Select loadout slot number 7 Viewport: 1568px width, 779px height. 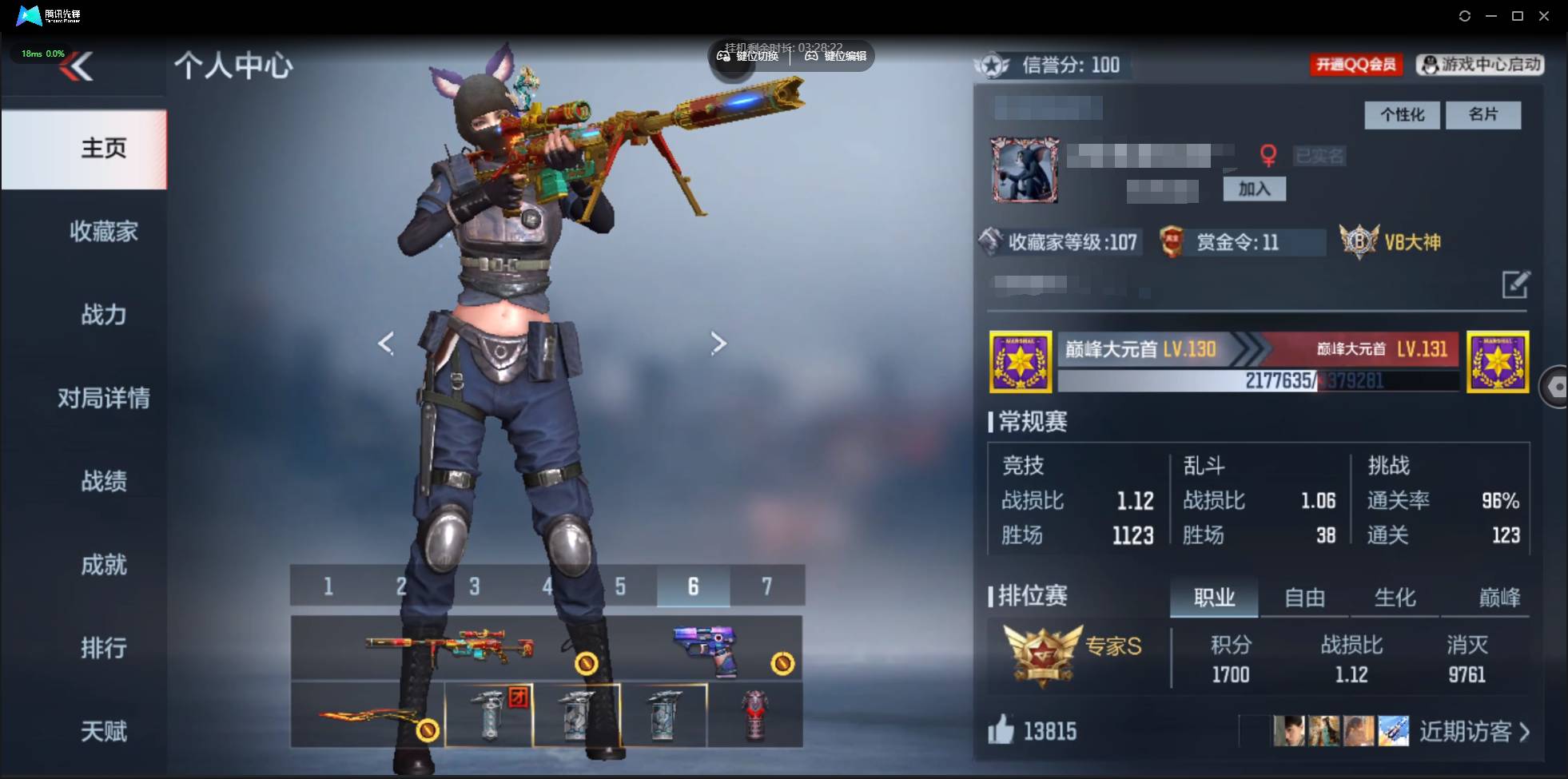coord(766,586)
